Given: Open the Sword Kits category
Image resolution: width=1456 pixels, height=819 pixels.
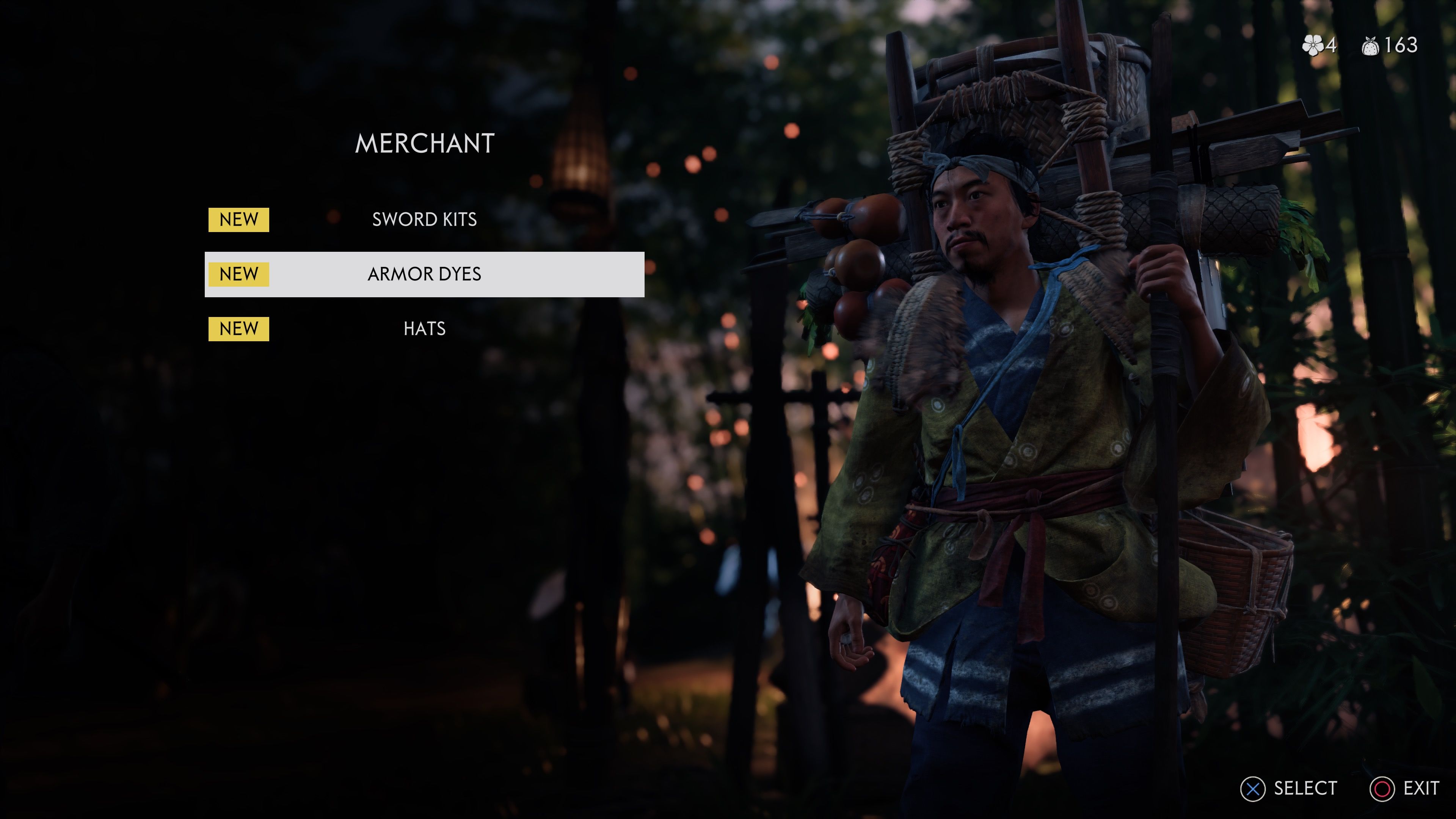Looking at the screenshot, I should [424, 219].
